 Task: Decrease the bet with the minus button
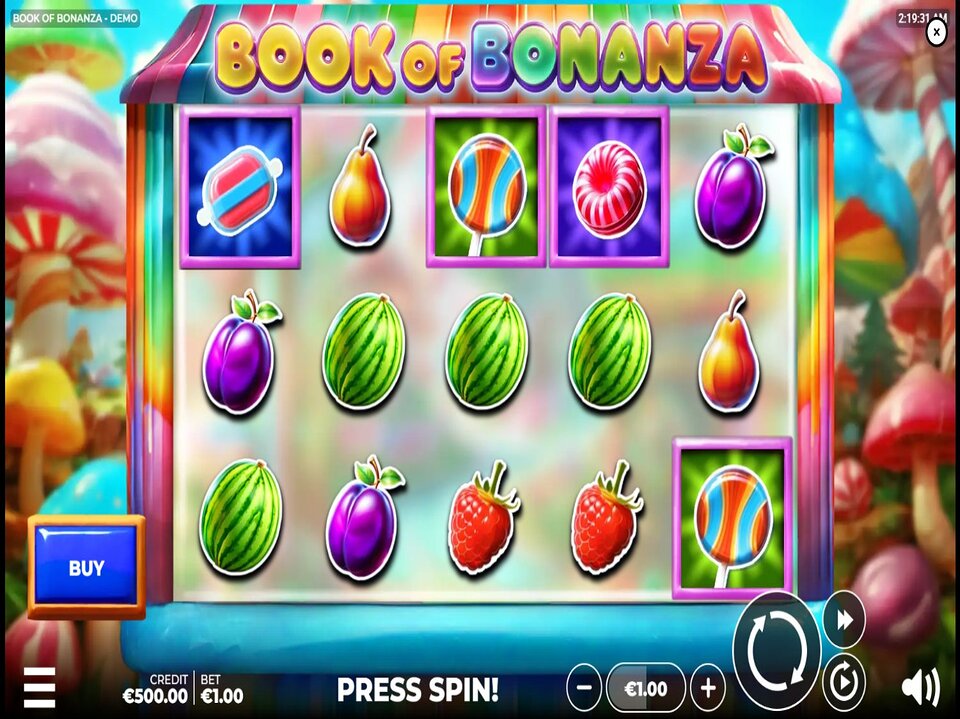point(584,688)
